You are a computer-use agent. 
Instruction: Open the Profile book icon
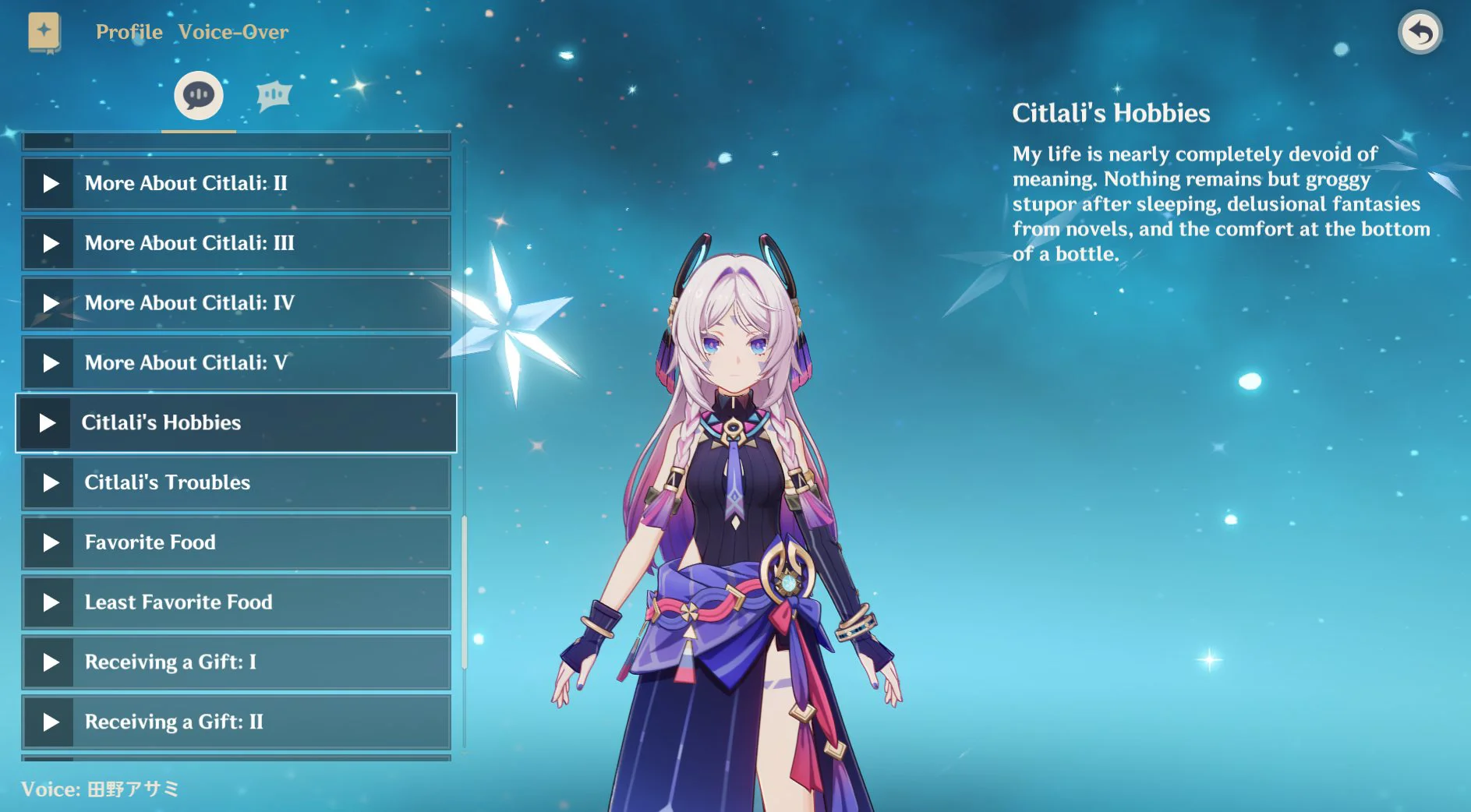coord(44,34)
